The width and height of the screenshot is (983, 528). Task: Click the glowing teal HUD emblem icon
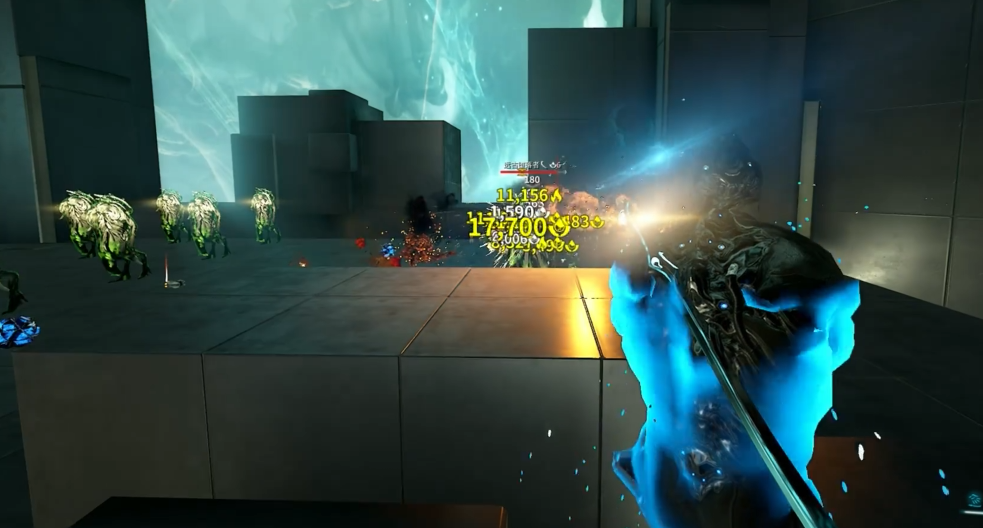point(973,499)
